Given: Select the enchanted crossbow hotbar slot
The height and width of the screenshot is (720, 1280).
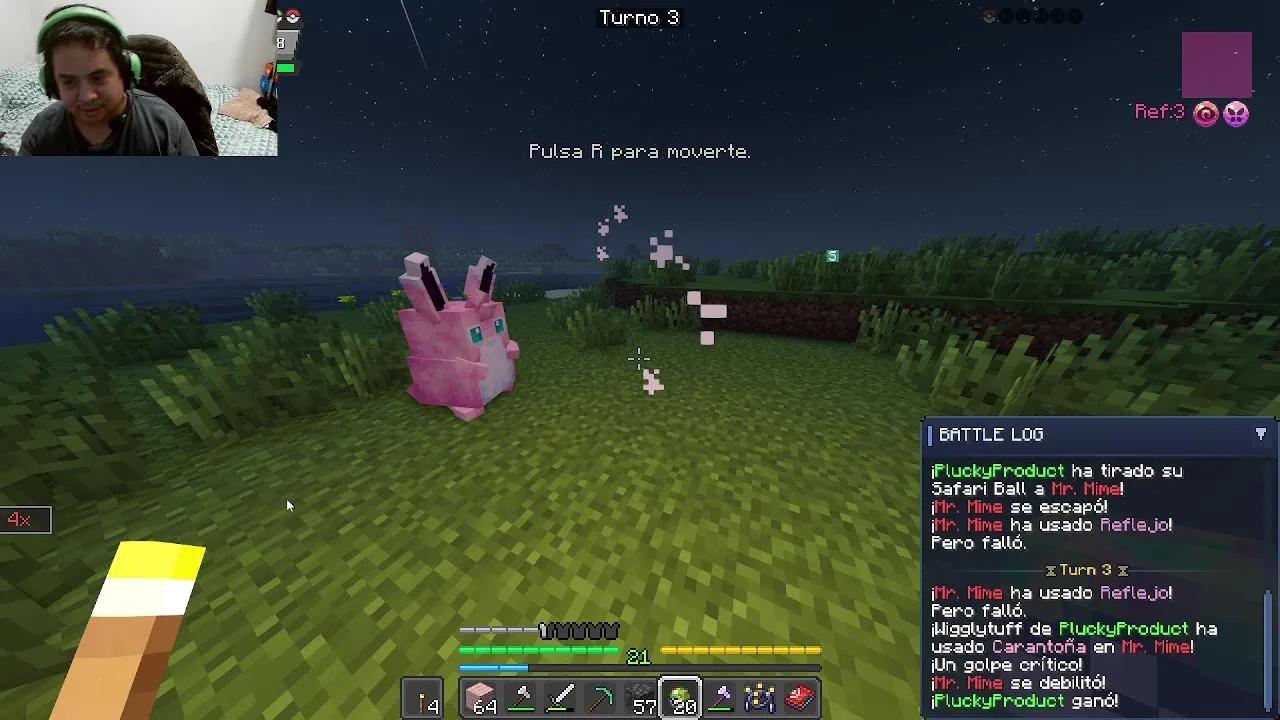Looking at the screenshot, I should 761,697.
